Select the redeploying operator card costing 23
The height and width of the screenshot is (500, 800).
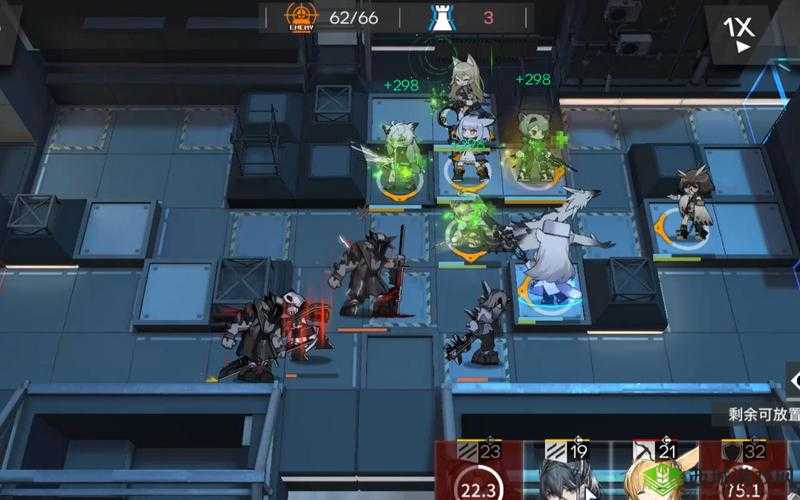pos(480,472)
